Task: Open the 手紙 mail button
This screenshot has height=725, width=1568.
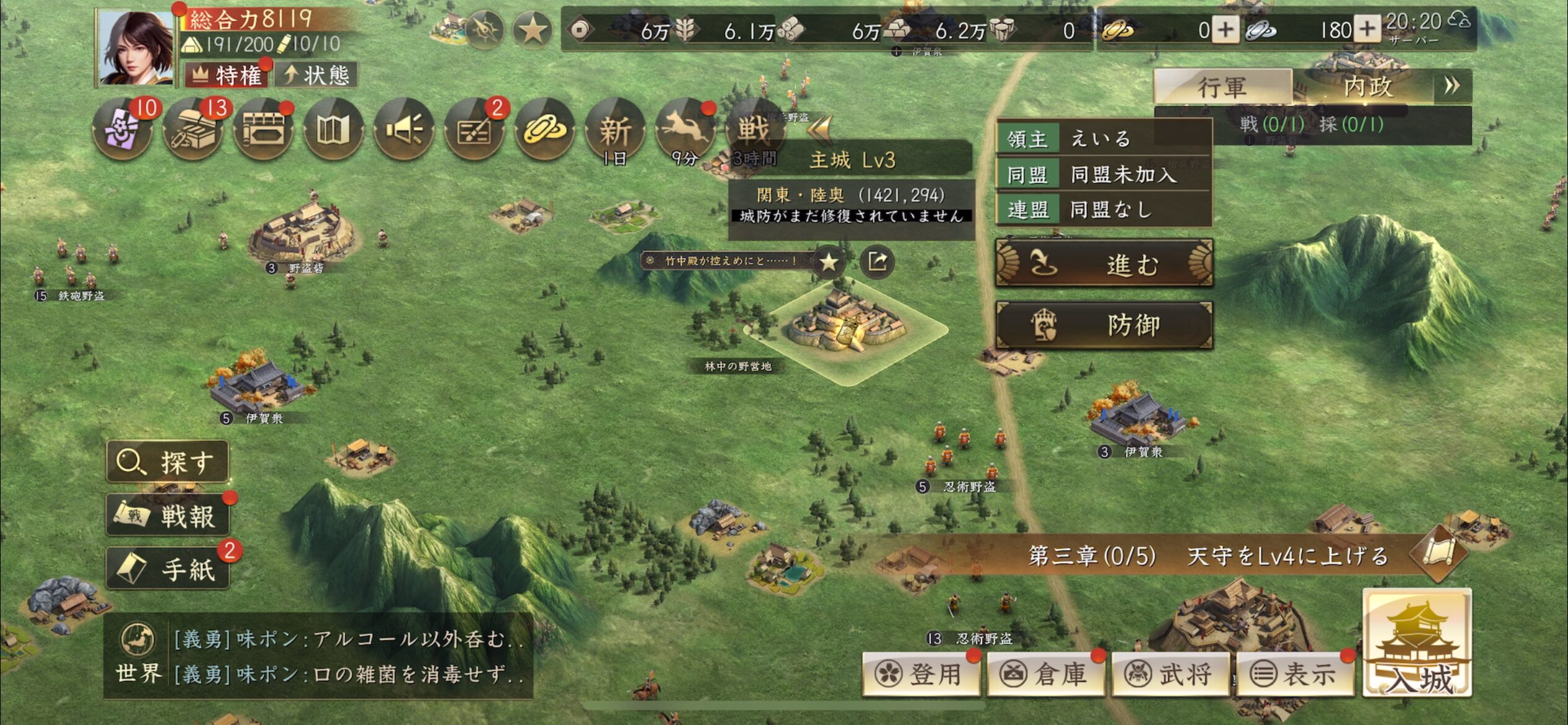Action: coord(168,569)
